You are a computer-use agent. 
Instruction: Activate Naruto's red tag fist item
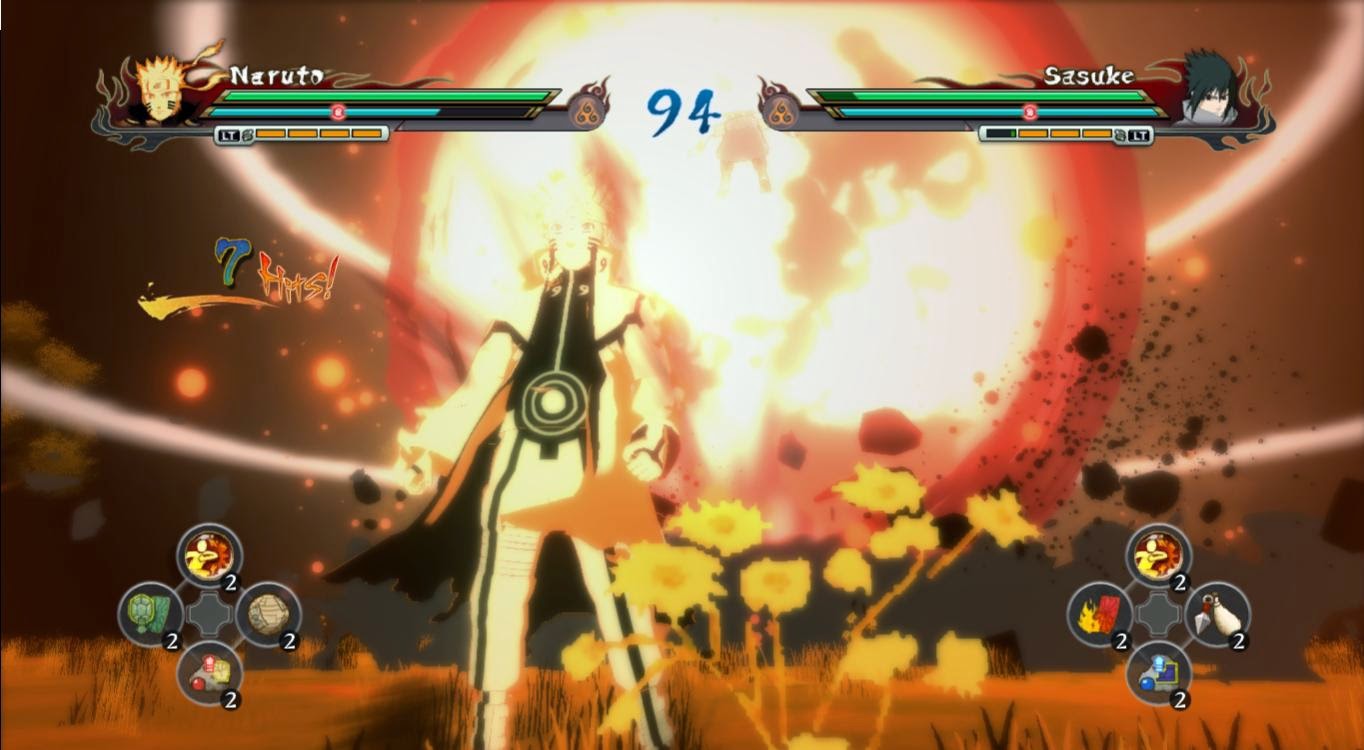point(209,671)
